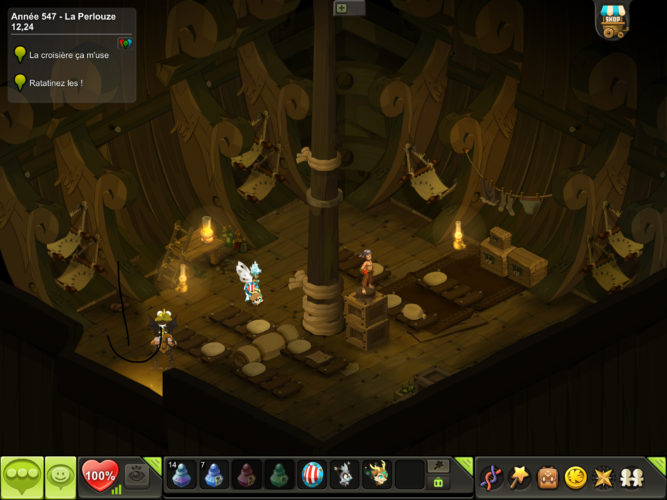Click the green lock icon beside the hotbar
Image resolution: width=667 pixels, height=500 pixels.
click(x=437, y=483)
